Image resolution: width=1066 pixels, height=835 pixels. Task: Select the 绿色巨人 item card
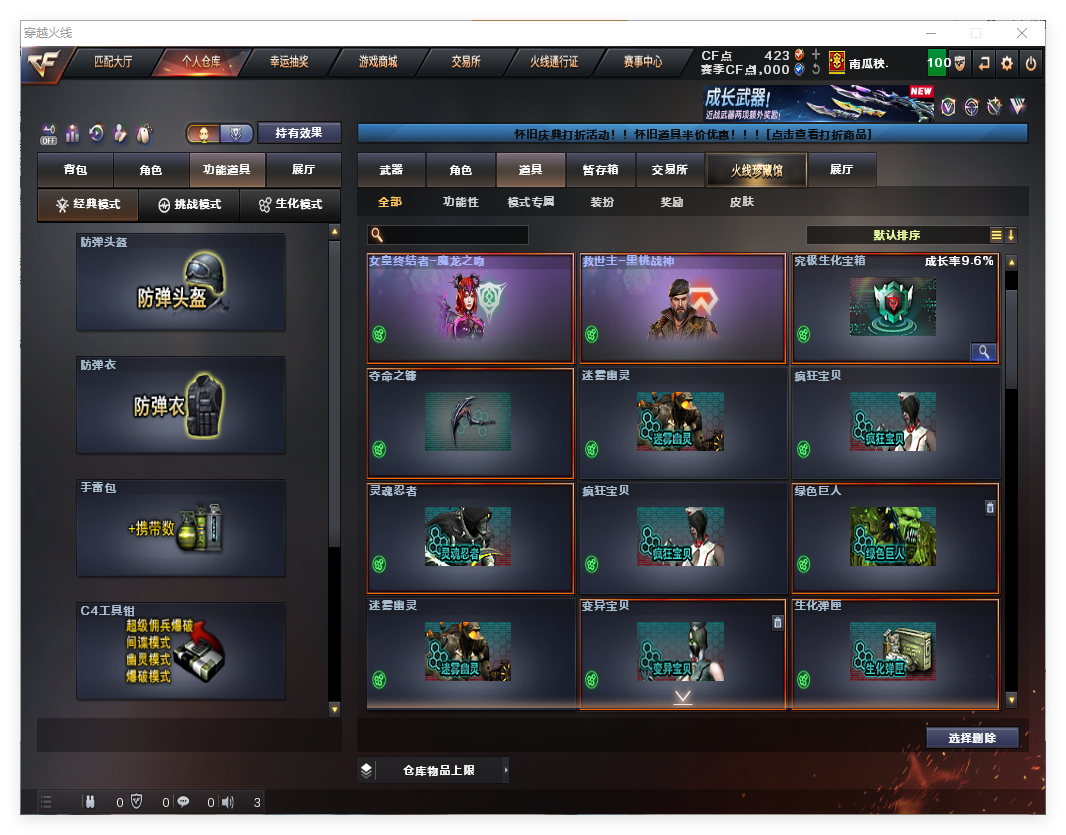[895, 538]
